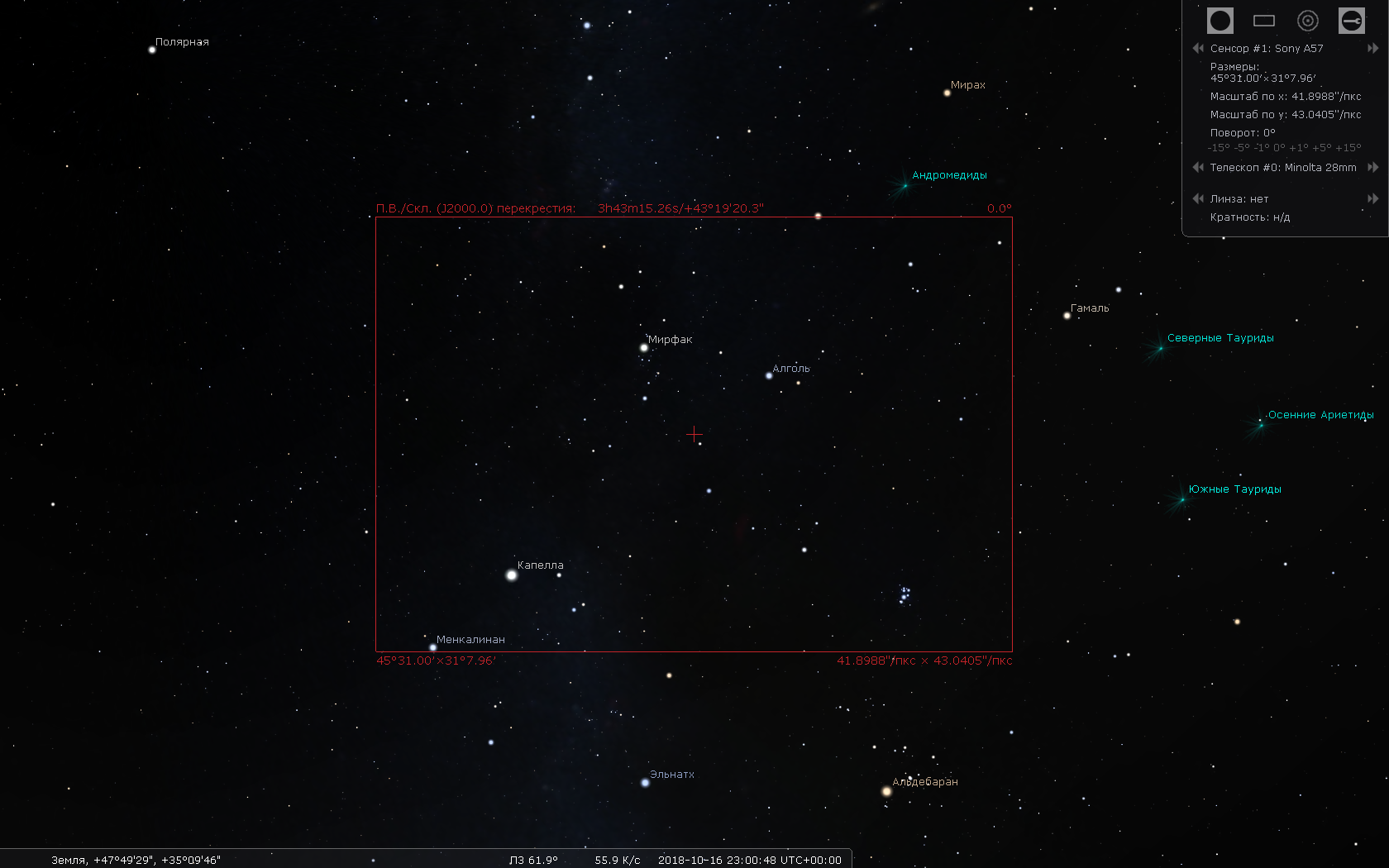This screenshot has width=1389, height=868.
Task: Select the previous telescope
Action: tap(1198, 168)
